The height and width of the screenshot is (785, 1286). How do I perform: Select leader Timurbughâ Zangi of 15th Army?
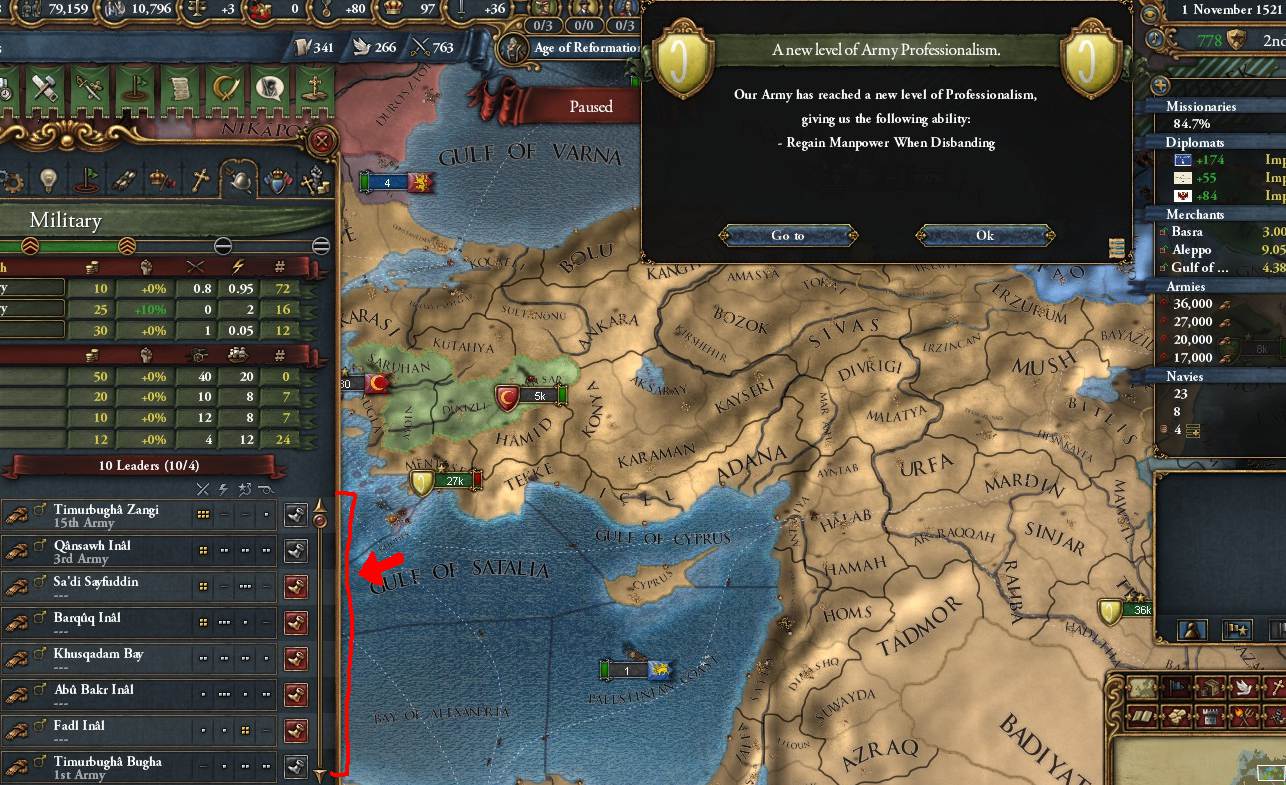pos(105,515)
